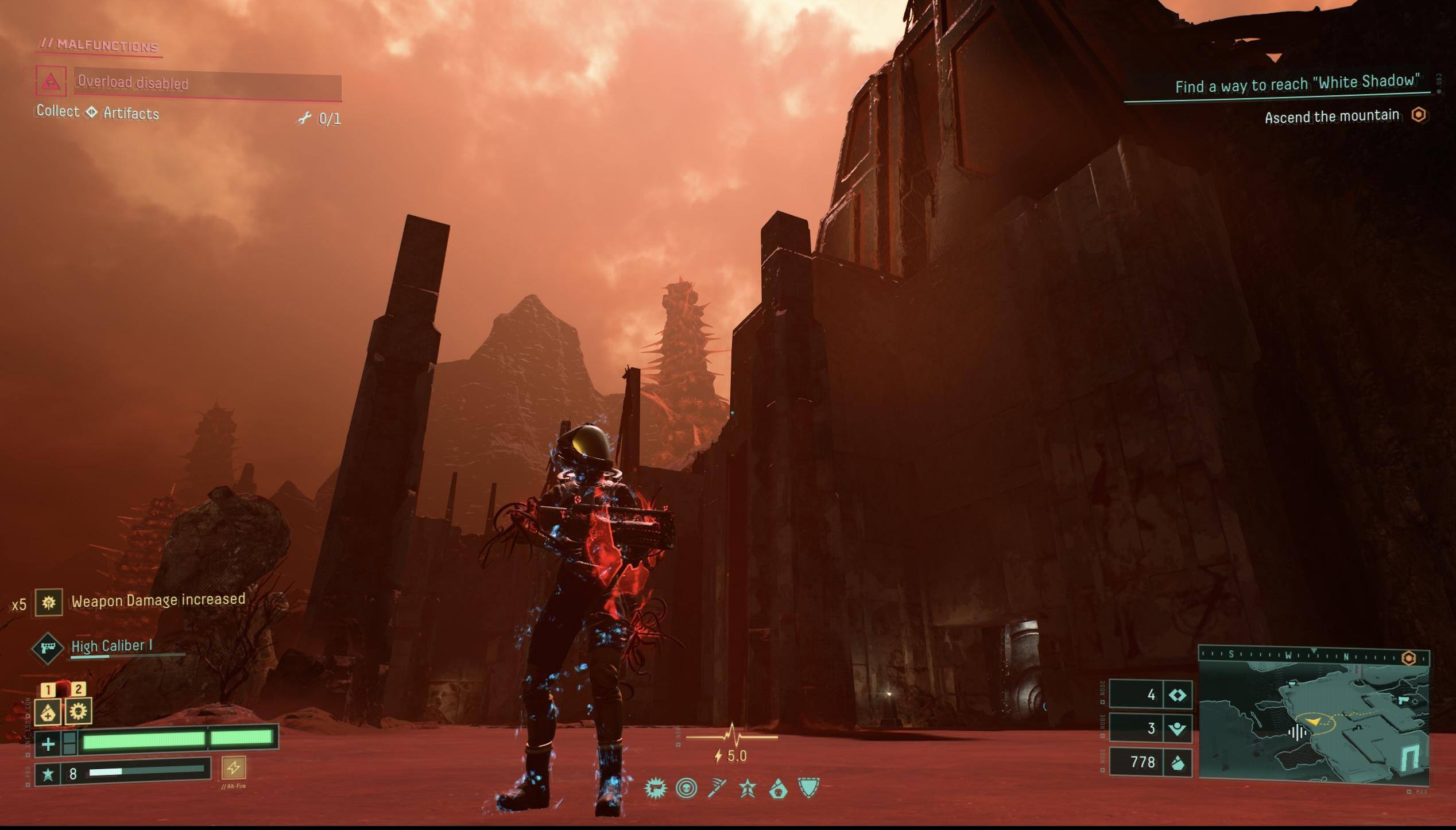1456x830 pixels.
Task: Click the objective hexagon on the compass bar
Action: click(x=1408, y=658)
